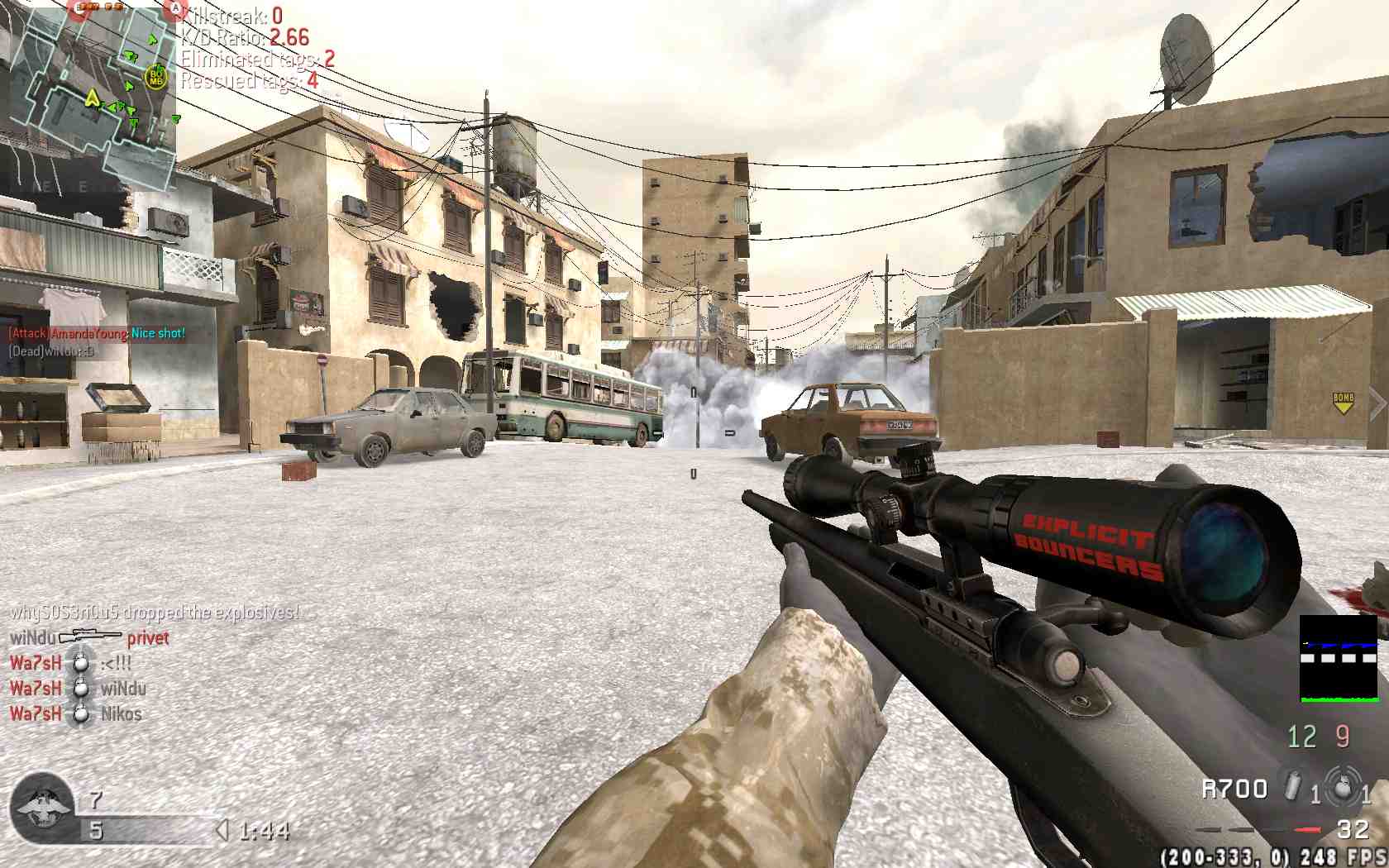This screenshot has height=868, width=1389.
Task: Click the yellow player arrow on the minimap
Action: click(x=92, y=99)
